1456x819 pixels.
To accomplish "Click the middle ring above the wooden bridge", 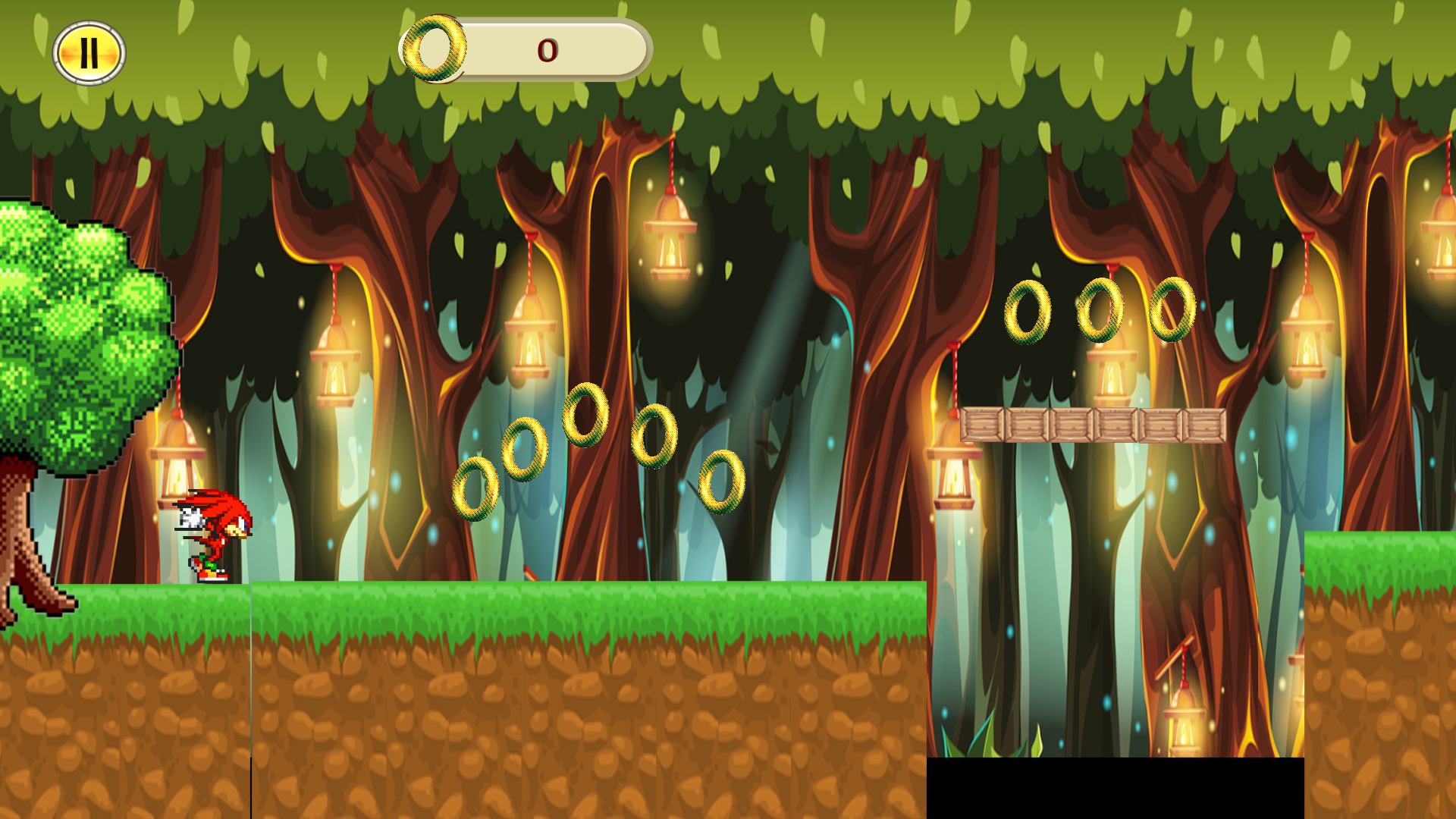I will pos(1099,311).
